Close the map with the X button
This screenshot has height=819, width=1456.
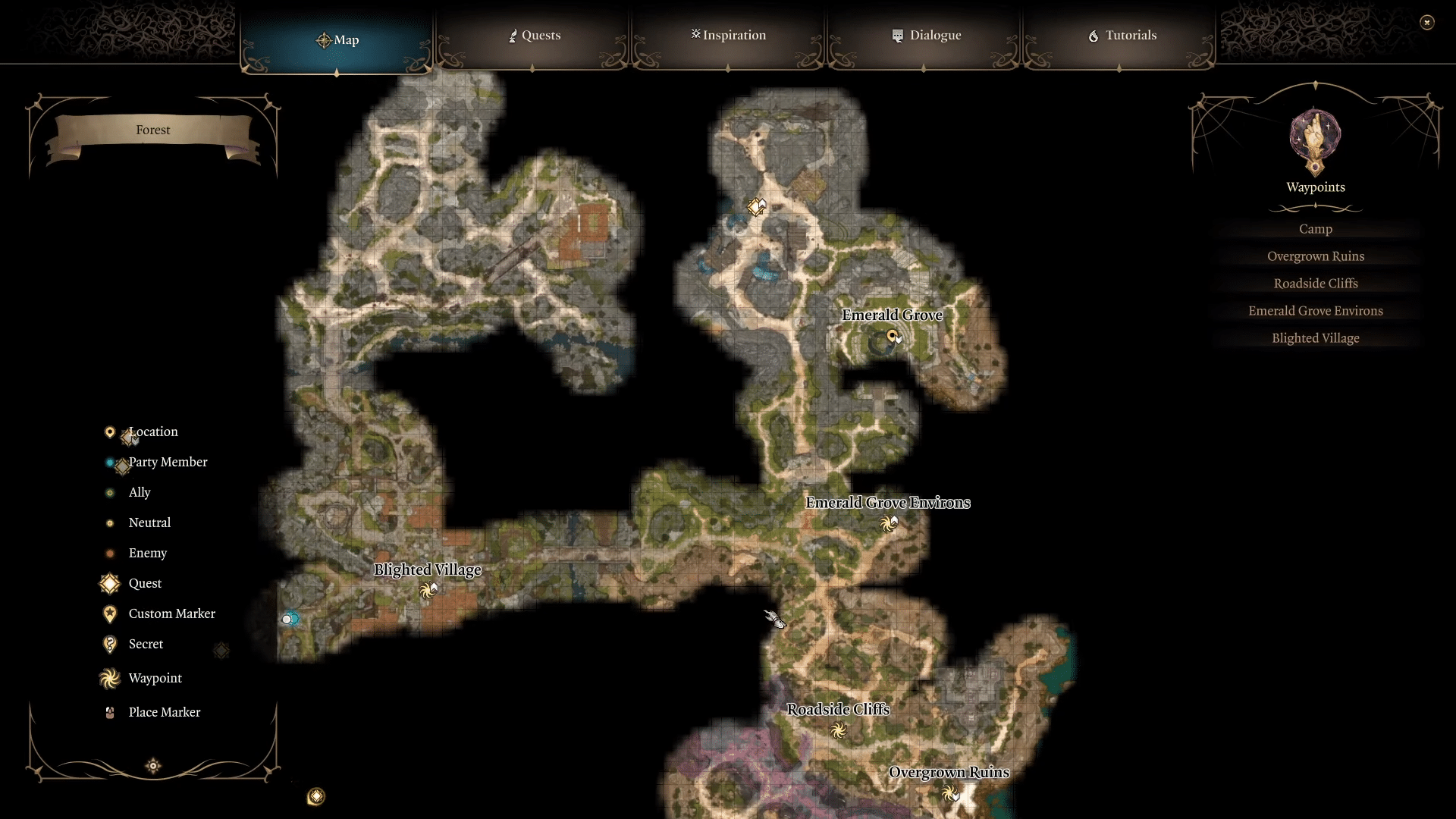(1429, 22)
